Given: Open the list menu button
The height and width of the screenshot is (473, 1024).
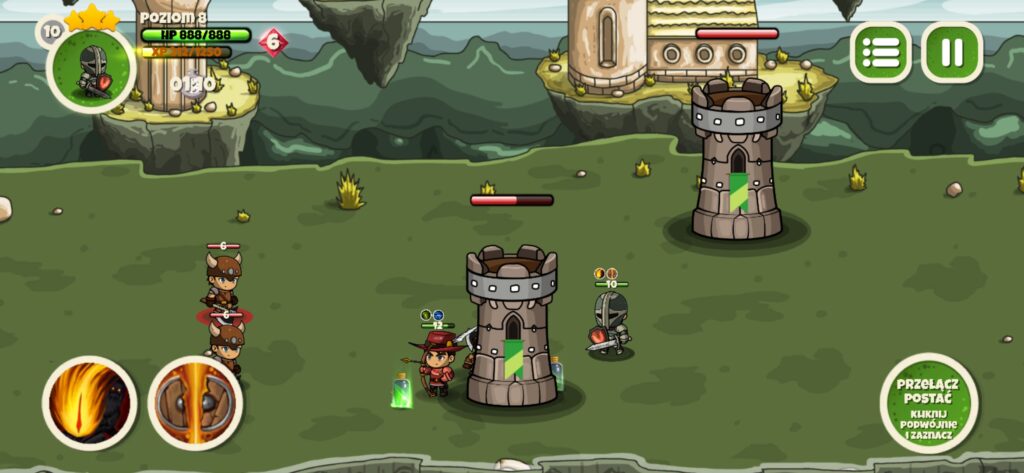Looking at the screenshot, I should (x=880, y=52).
